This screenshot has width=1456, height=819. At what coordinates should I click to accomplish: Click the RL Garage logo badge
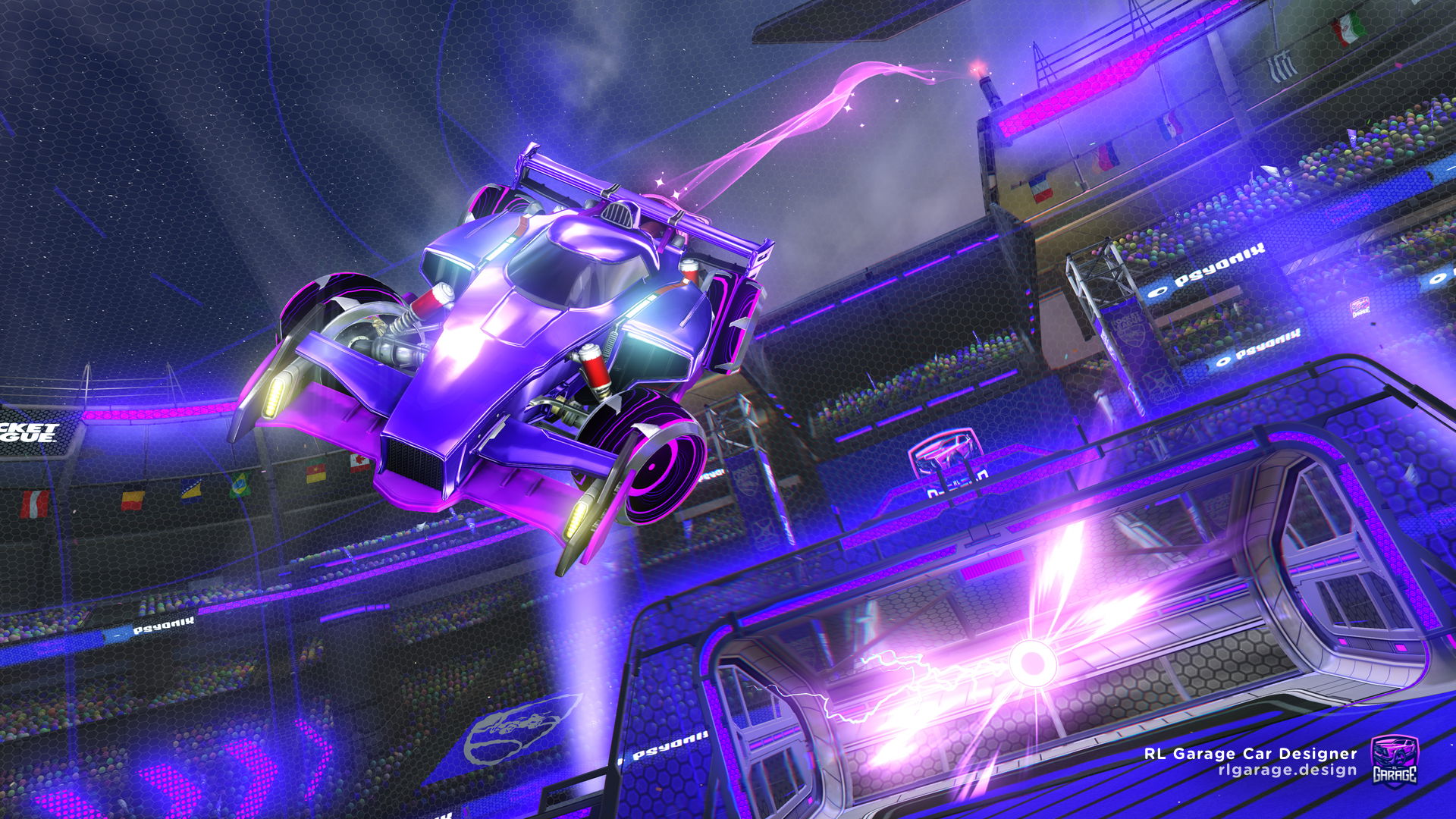(x=1394, y=761)
